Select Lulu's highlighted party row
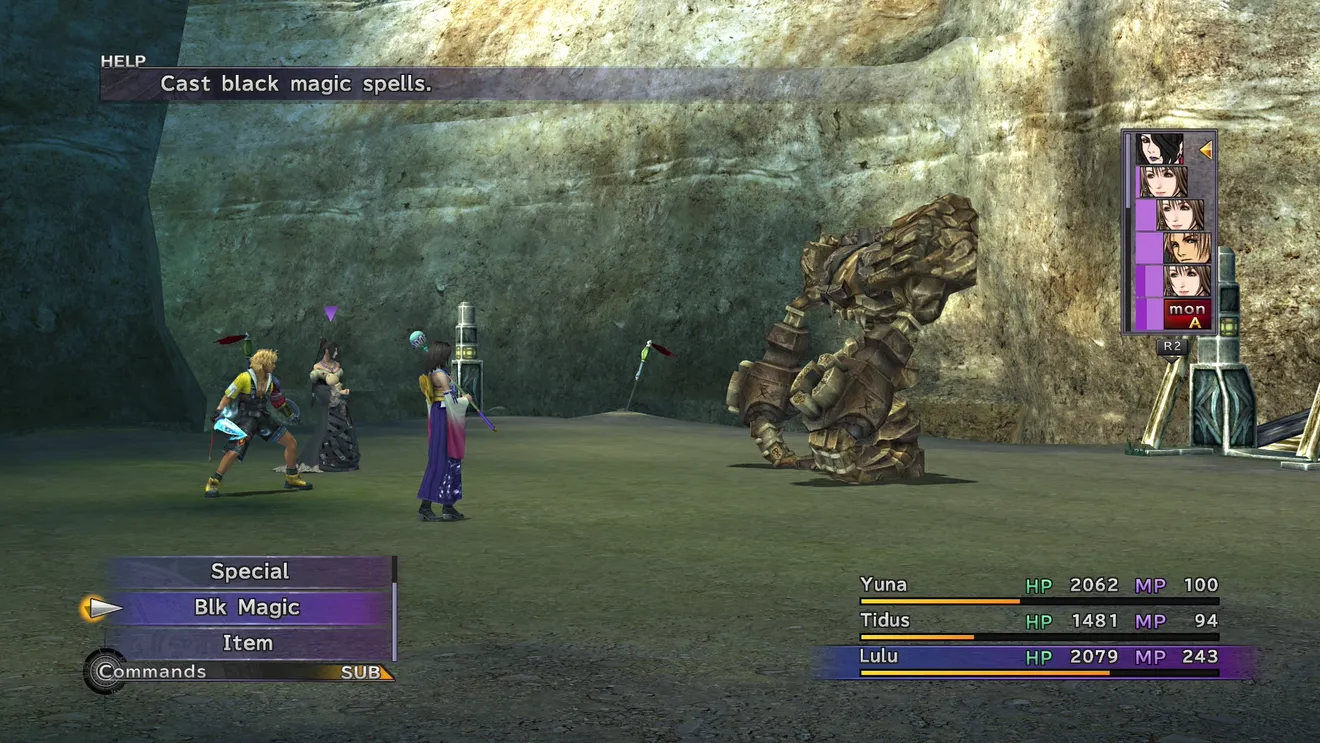 coord(1038,659)
